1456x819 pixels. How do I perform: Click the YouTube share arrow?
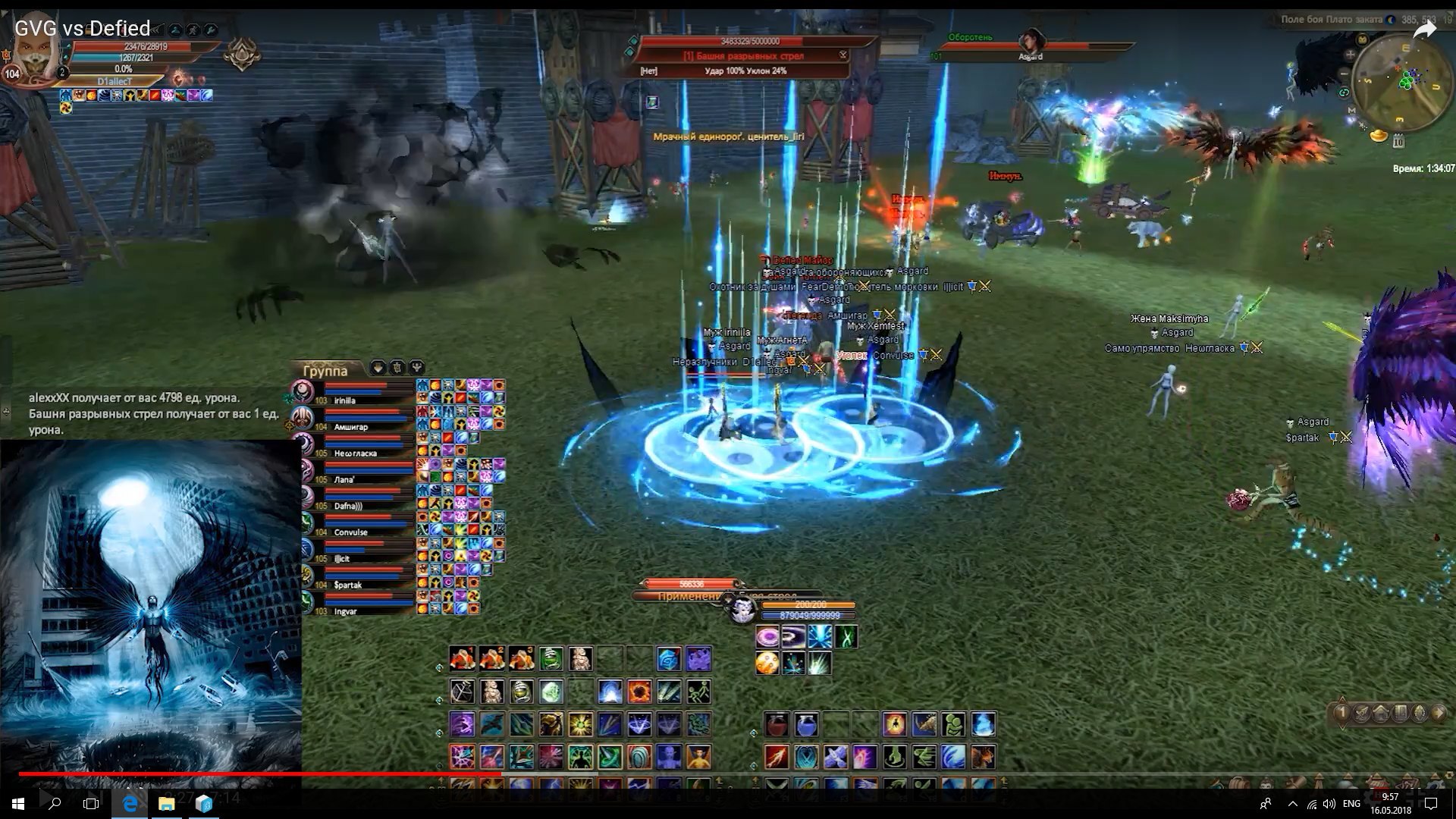(x=1424, y=30)
